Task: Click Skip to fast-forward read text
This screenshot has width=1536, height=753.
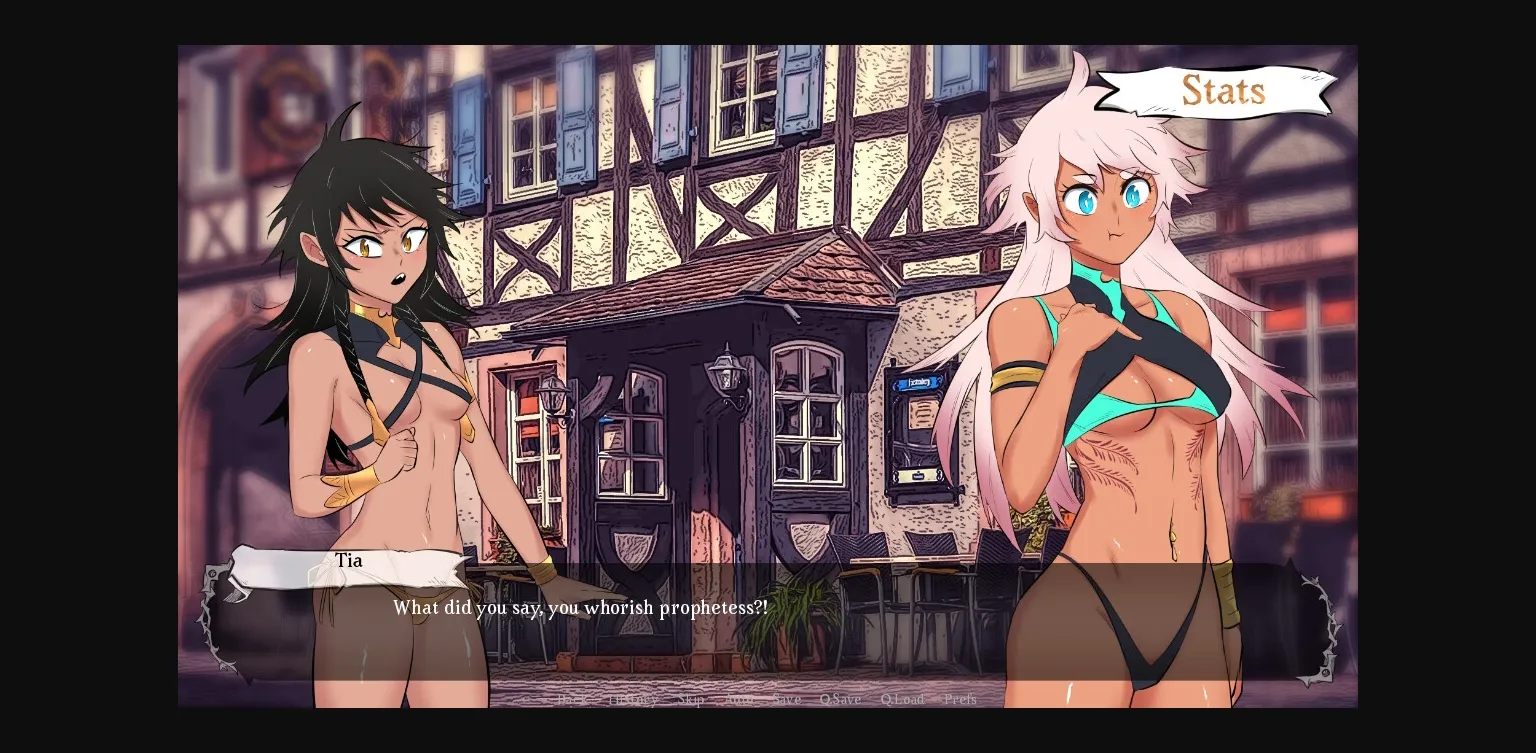Action: click(690, 699)
